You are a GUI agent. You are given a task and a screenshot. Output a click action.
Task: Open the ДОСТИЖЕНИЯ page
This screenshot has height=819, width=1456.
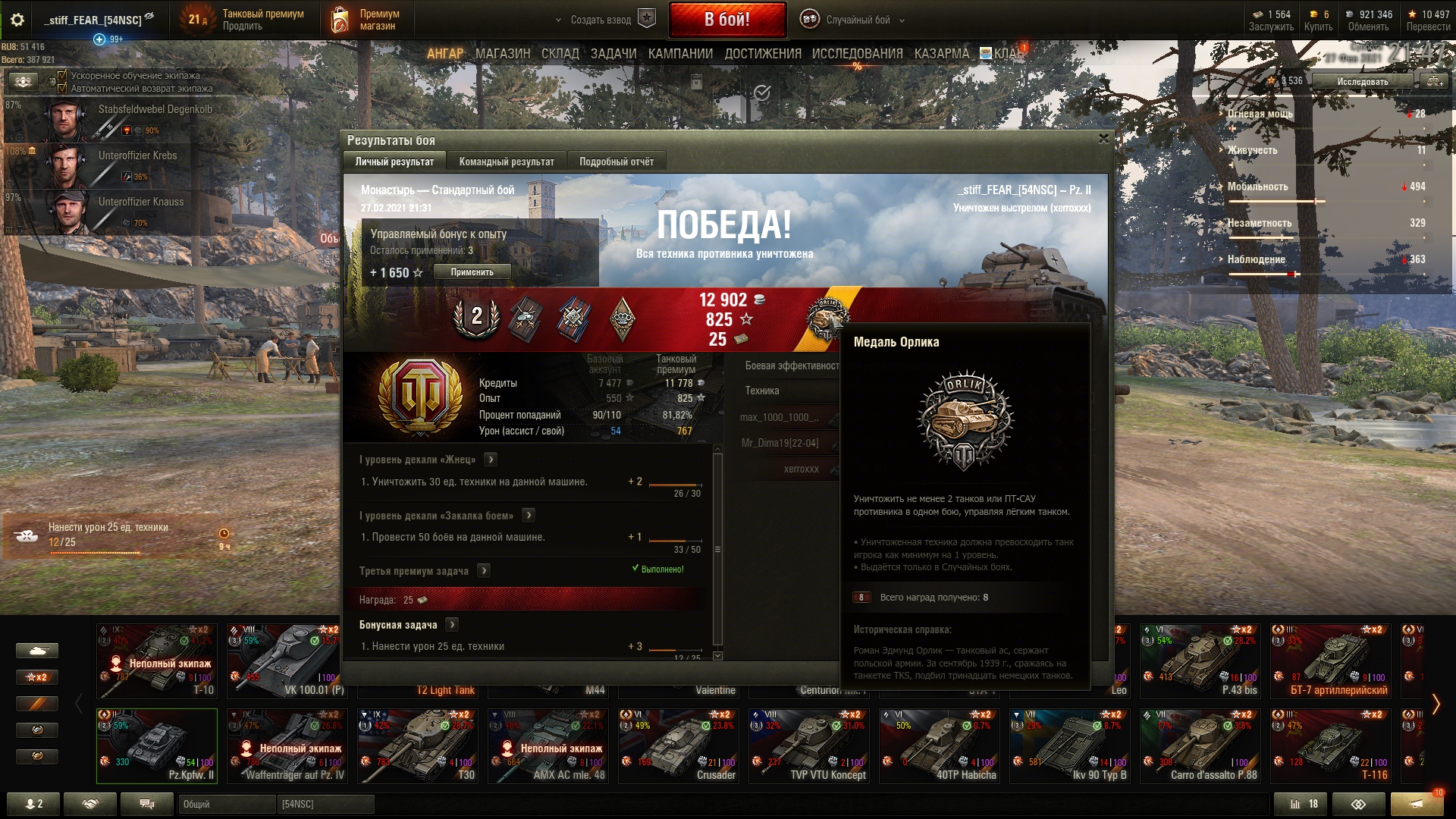point(762,54)
